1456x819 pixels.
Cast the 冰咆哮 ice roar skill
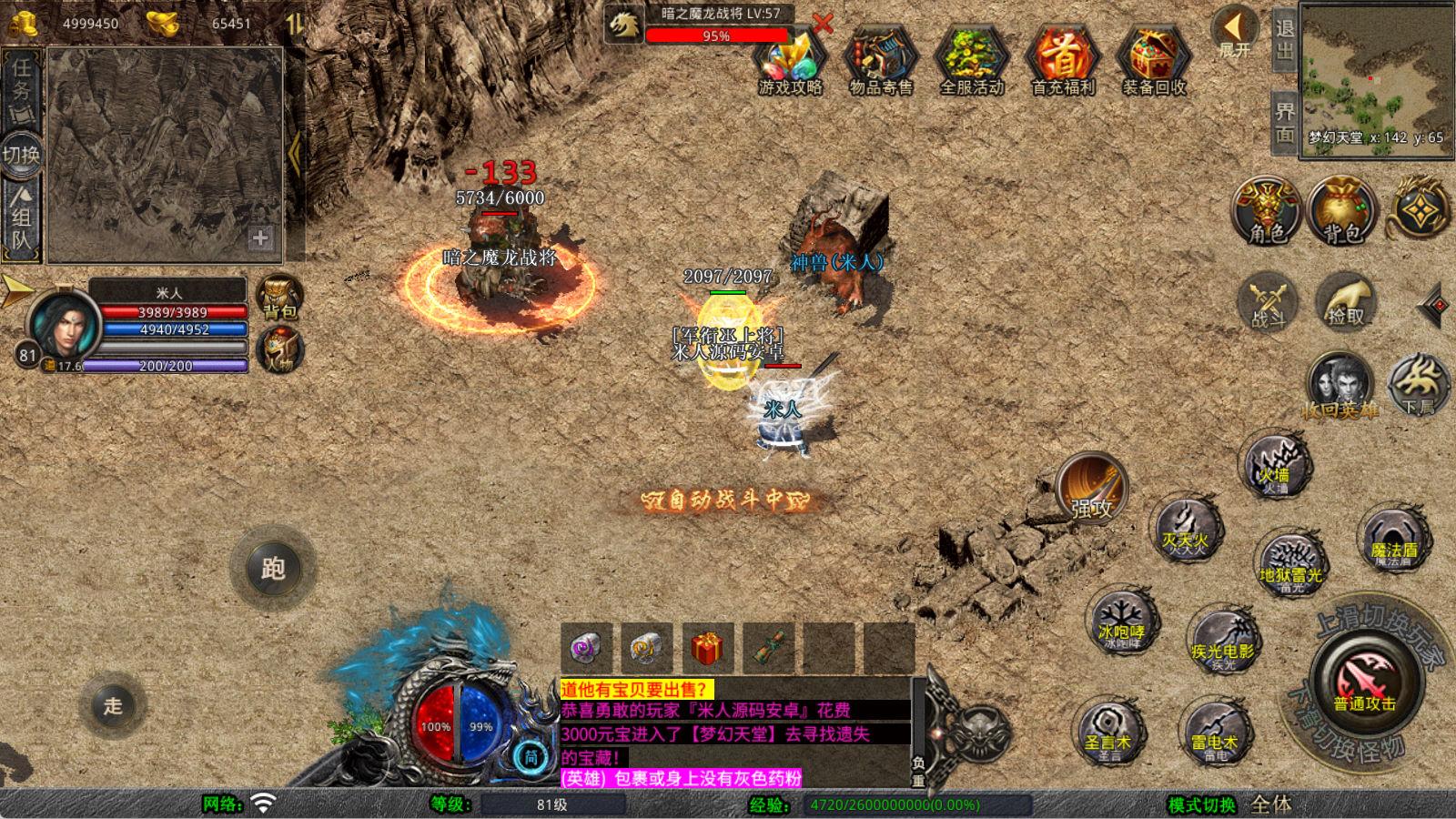tap(1121, 623)
